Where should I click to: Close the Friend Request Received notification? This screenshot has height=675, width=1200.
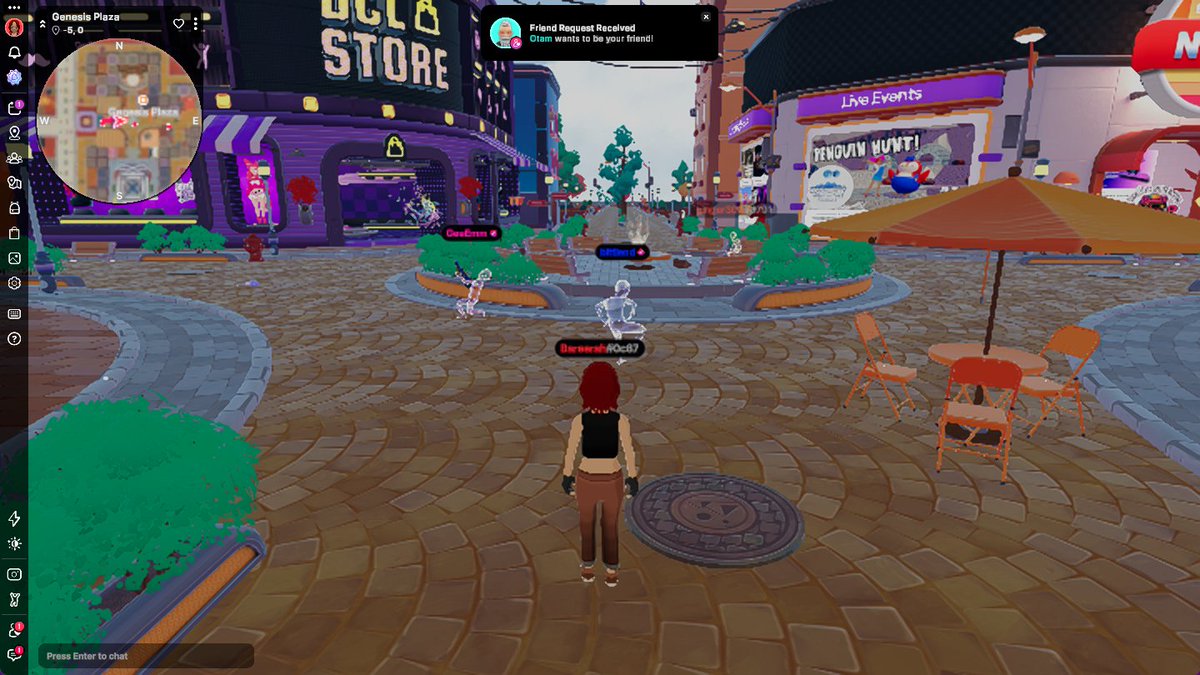click(706, 17)
